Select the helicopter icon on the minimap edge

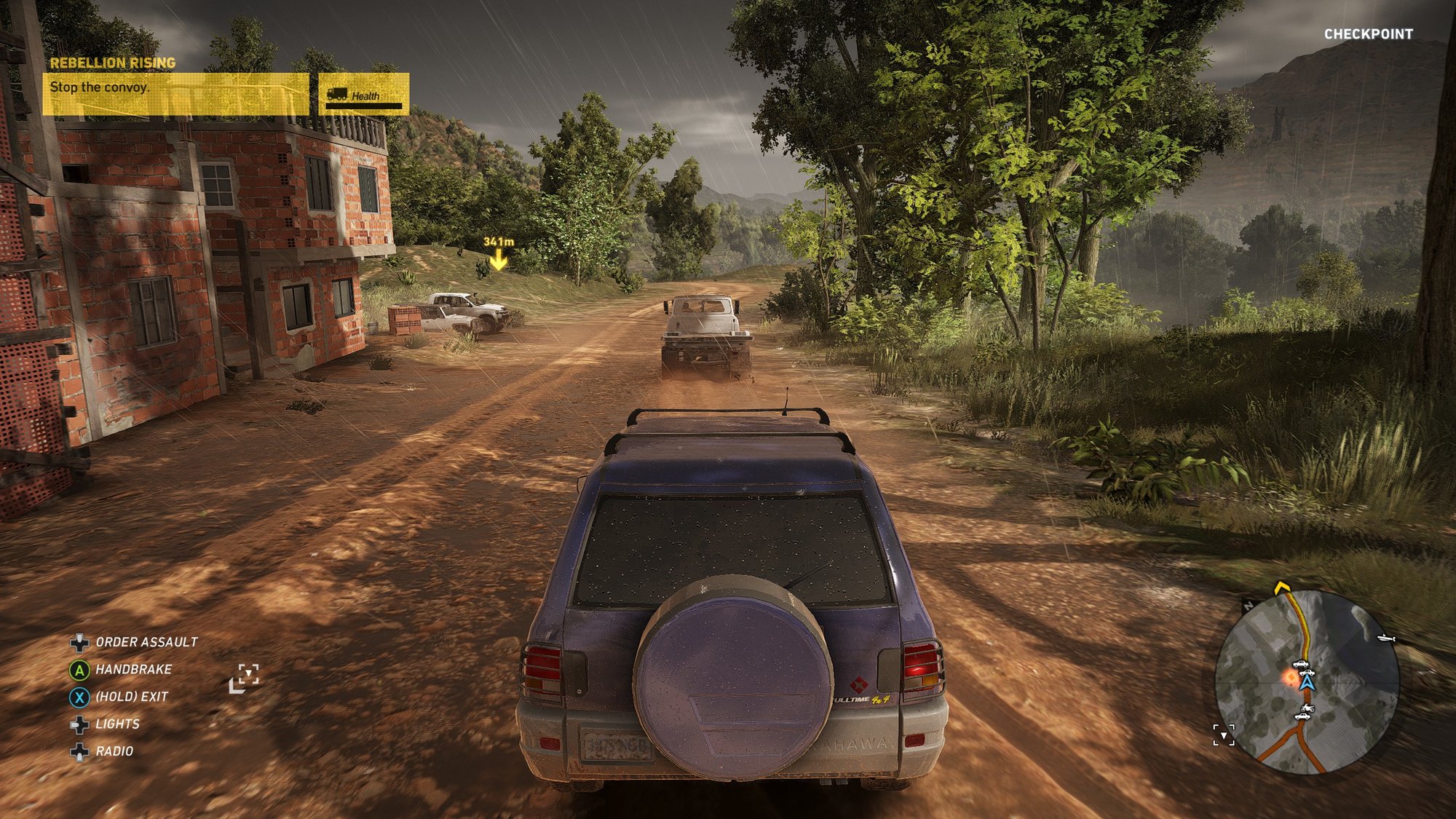click(1386, 638)
